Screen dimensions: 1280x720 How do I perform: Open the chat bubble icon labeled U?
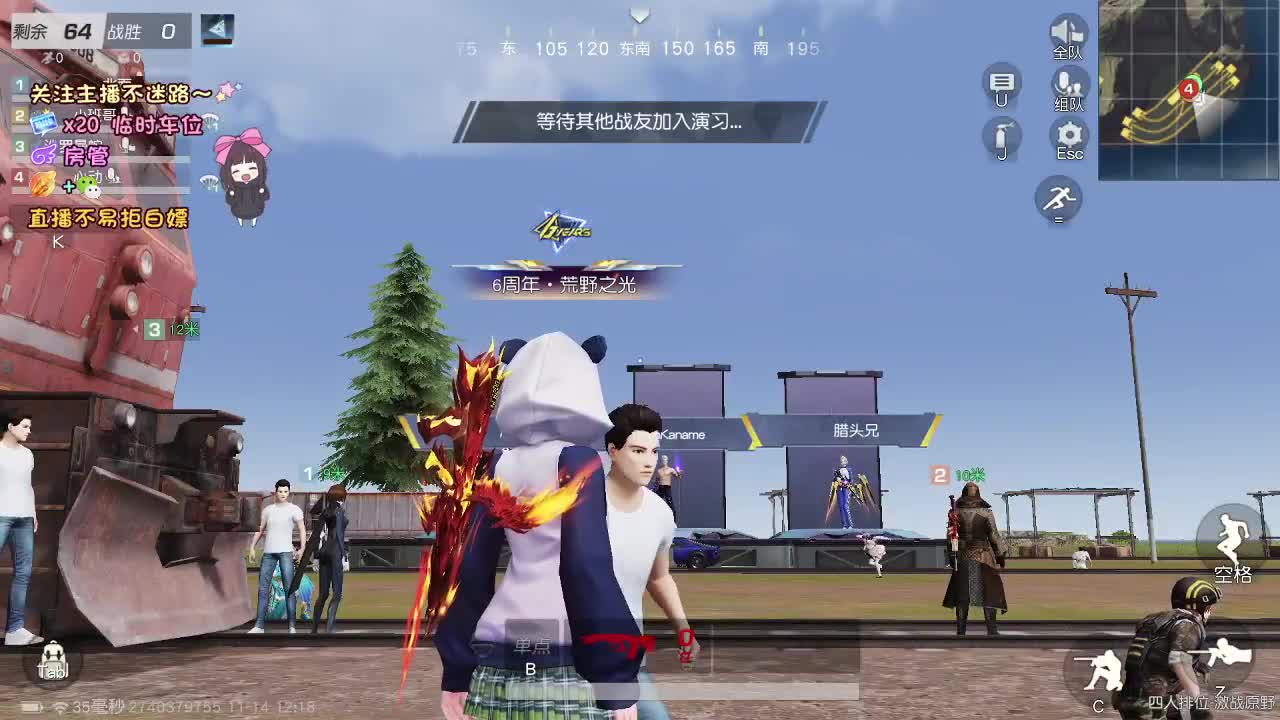[x=1000, y=83]
